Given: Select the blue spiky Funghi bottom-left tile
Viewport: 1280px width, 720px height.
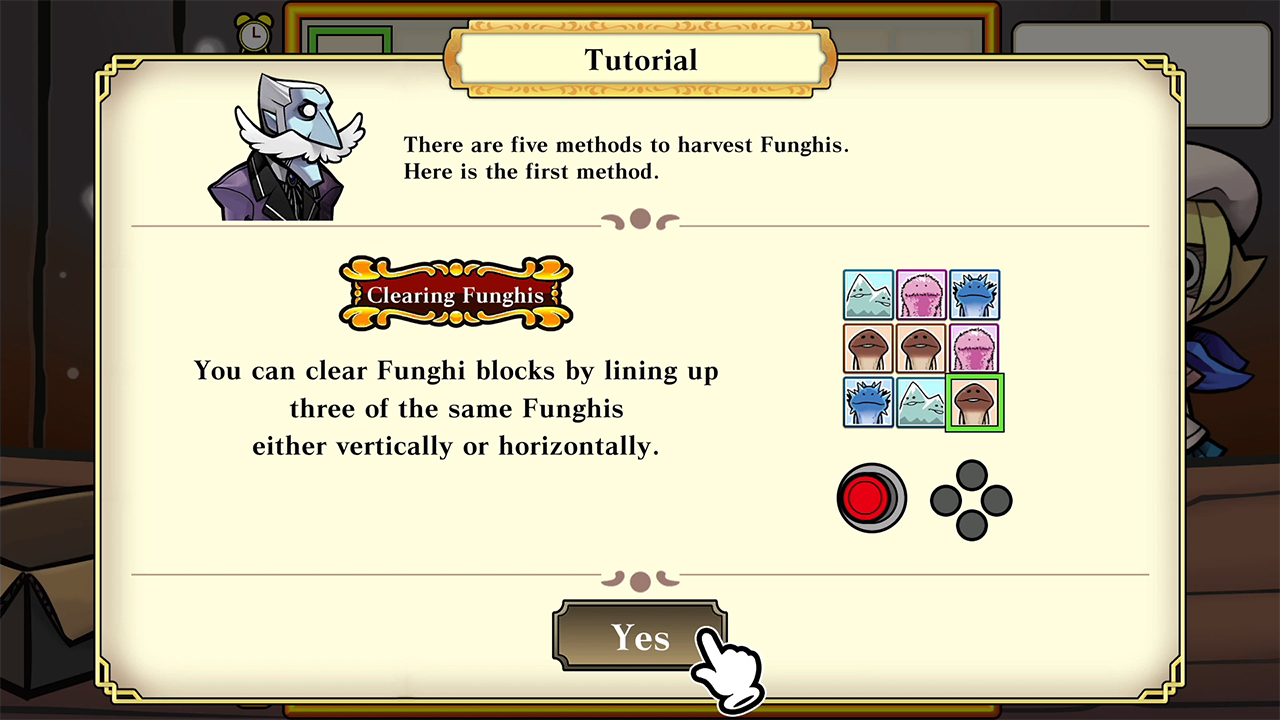Looking at the screenshot, I should (868, 402).
